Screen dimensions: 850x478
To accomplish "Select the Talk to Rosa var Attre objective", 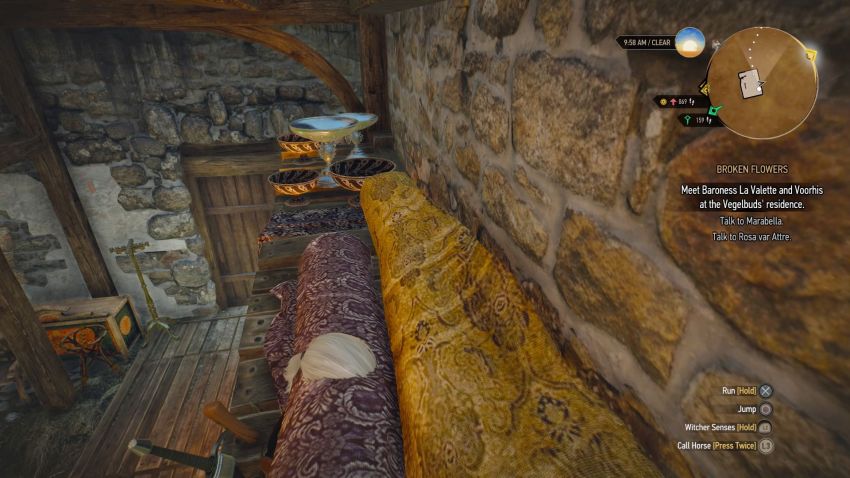I will point(750,237).
